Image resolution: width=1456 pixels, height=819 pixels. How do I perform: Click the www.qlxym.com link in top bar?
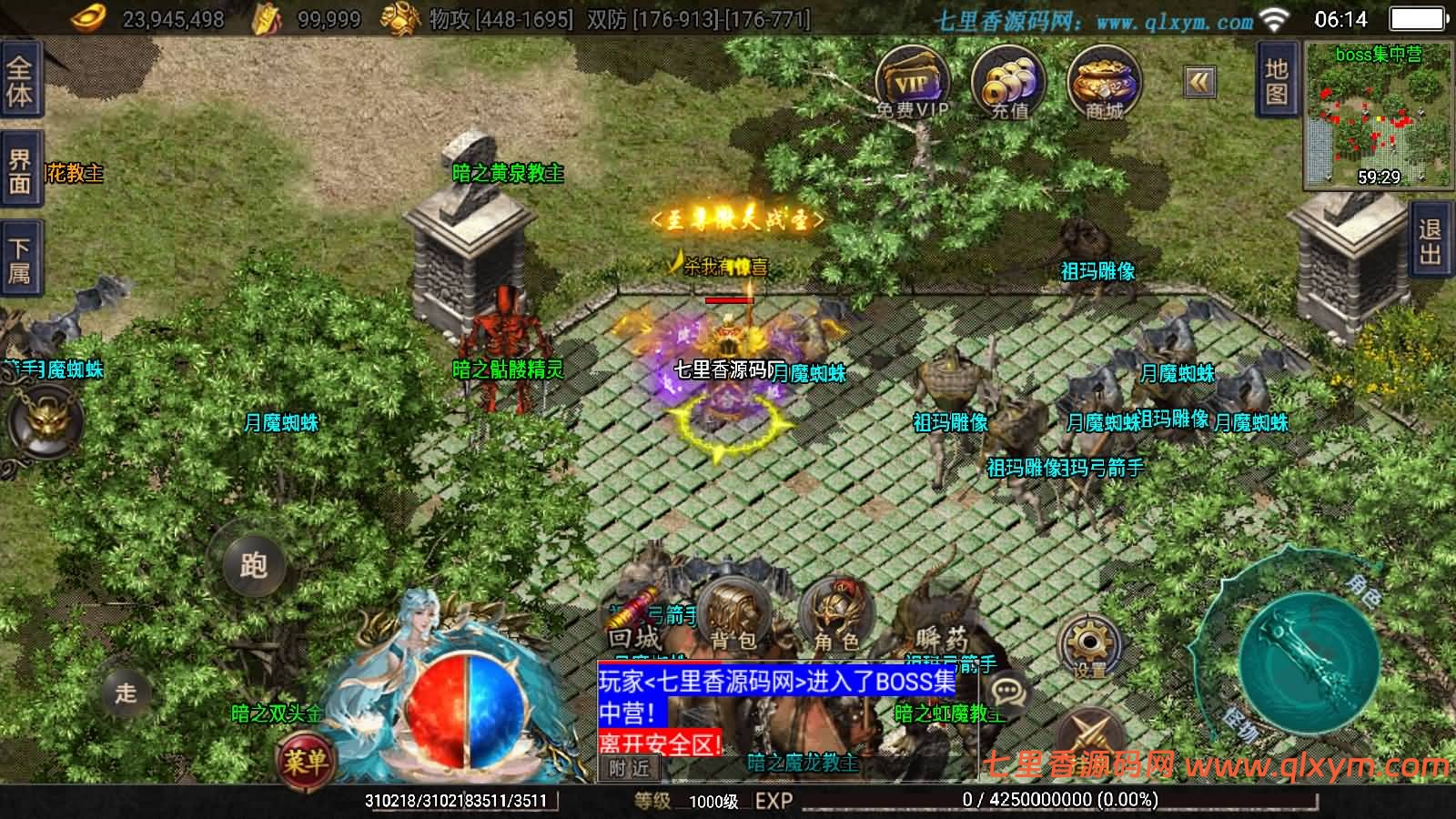(1174, 18)
